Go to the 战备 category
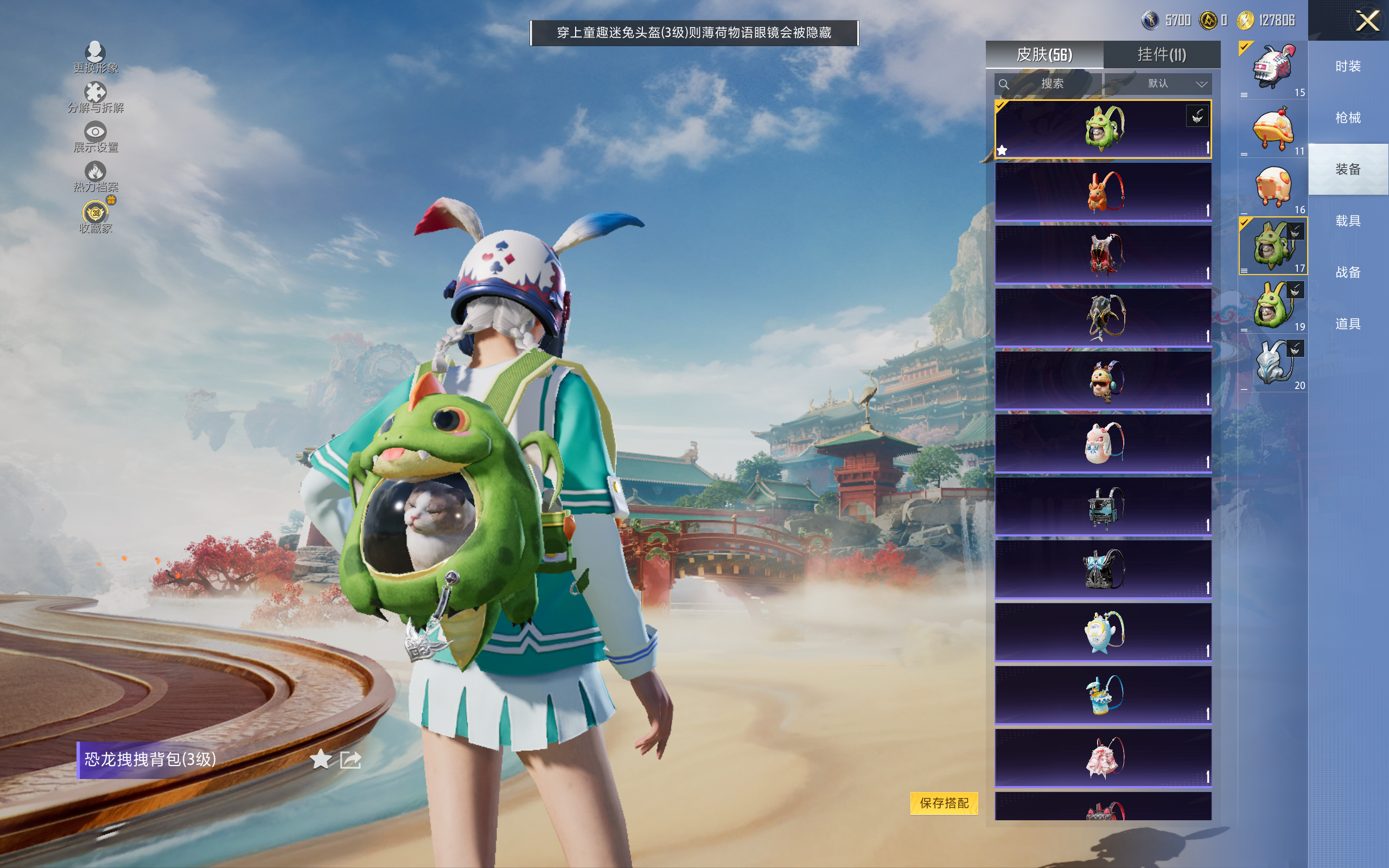This screenshot has width=1389, height=868. [1348, 272]
